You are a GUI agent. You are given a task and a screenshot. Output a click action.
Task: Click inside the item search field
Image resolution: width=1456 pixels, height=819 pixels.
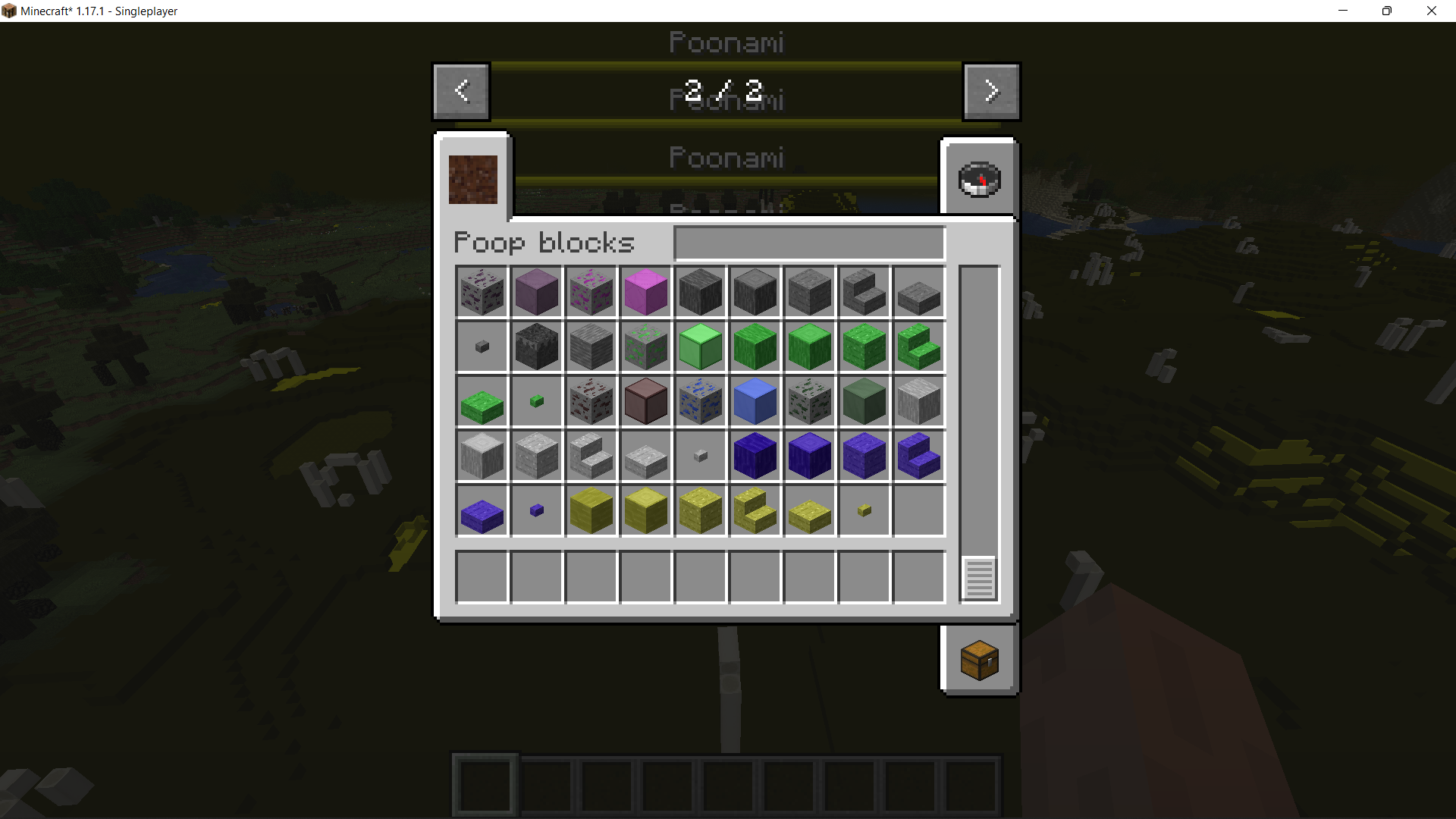pyautogui.click(x=808, y=242)
